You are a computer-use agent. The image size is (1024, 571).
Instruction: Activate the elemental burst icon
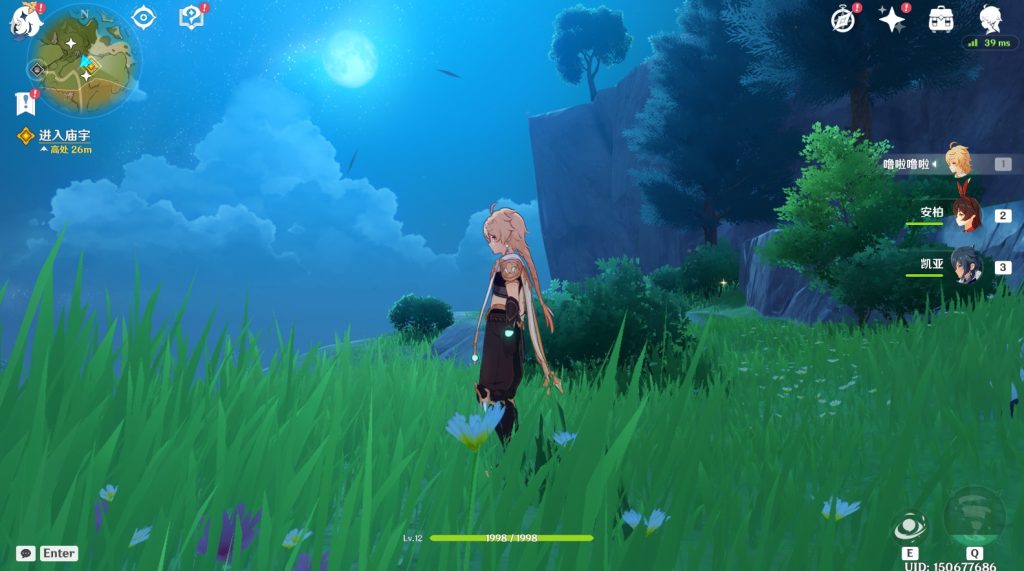973,515
